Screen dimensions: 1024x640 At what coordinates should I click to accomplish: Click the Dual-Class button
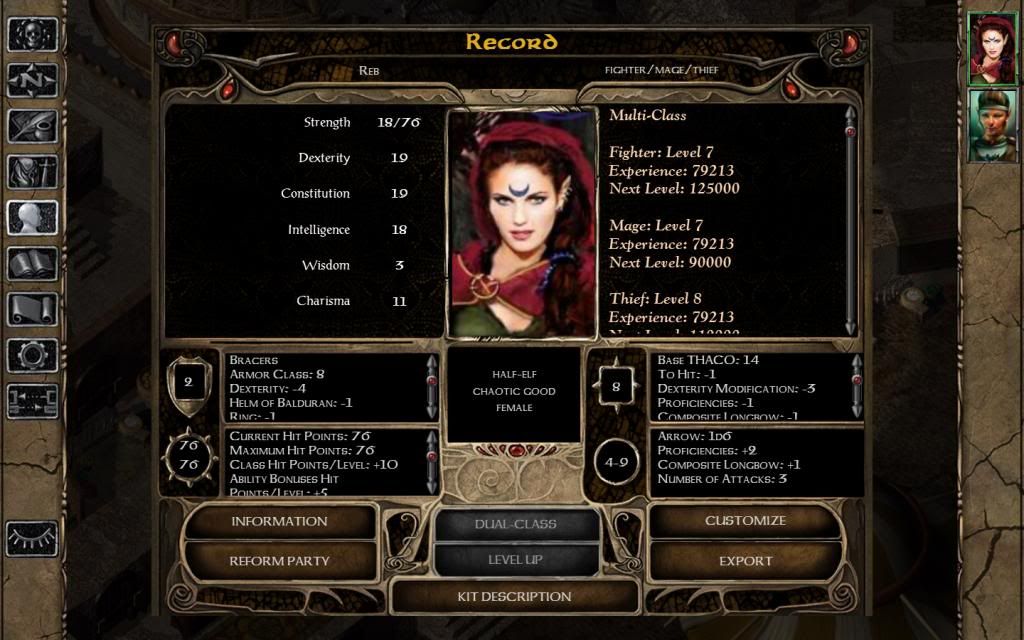(516, 524)
